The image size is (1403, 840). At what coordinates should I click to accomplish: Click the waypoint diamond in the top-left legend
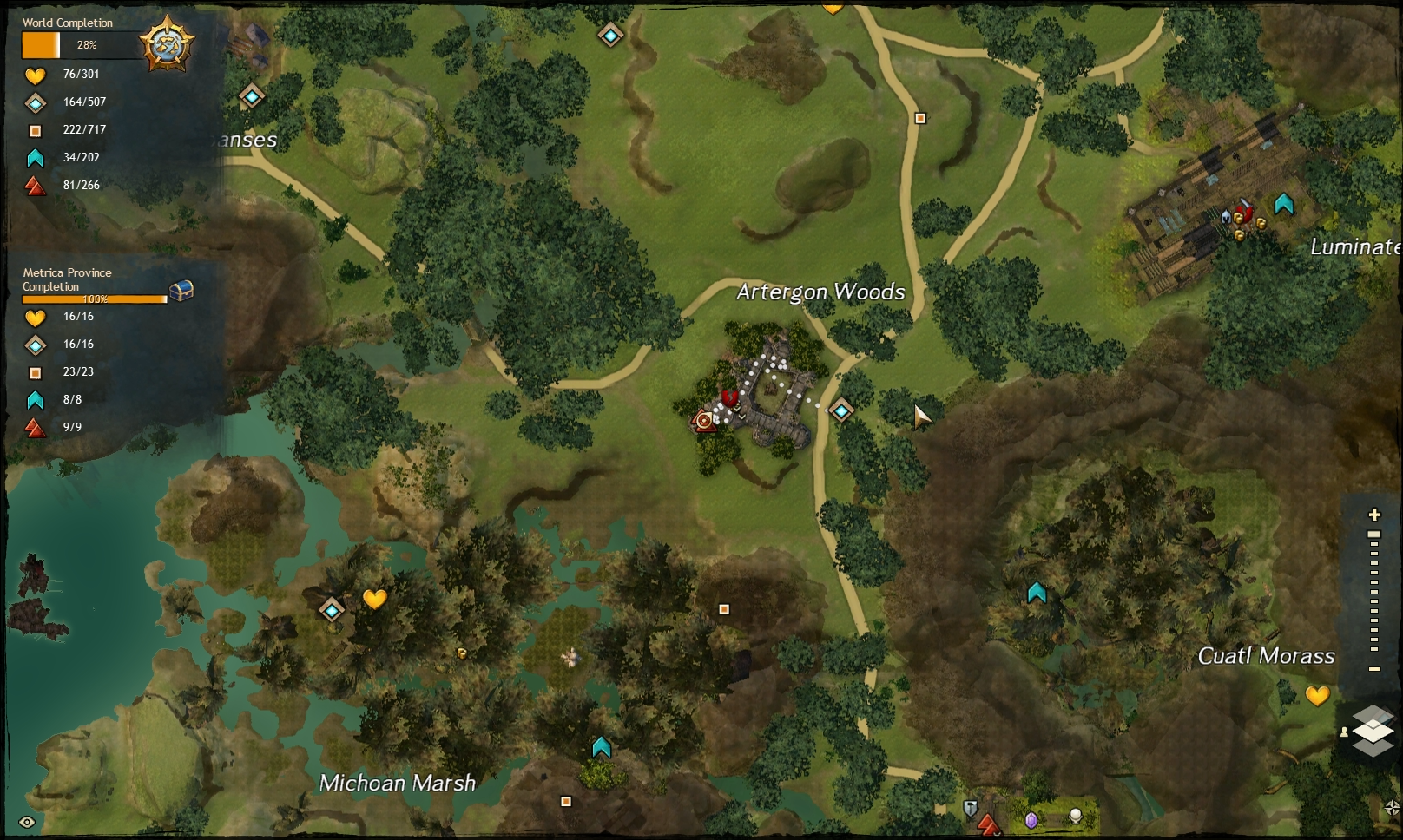(x=36, y=102)
